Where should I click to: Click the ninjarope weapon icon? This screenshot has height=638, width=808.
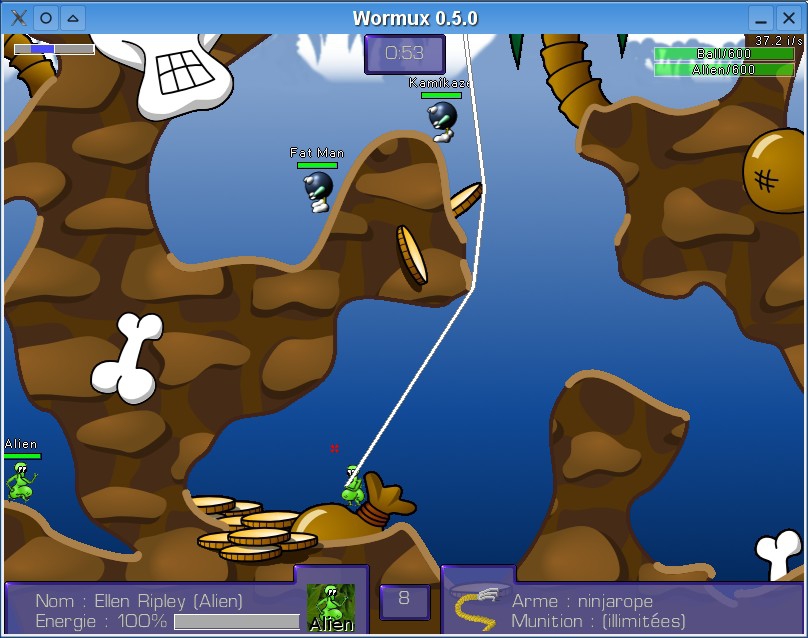click(477, 606)
